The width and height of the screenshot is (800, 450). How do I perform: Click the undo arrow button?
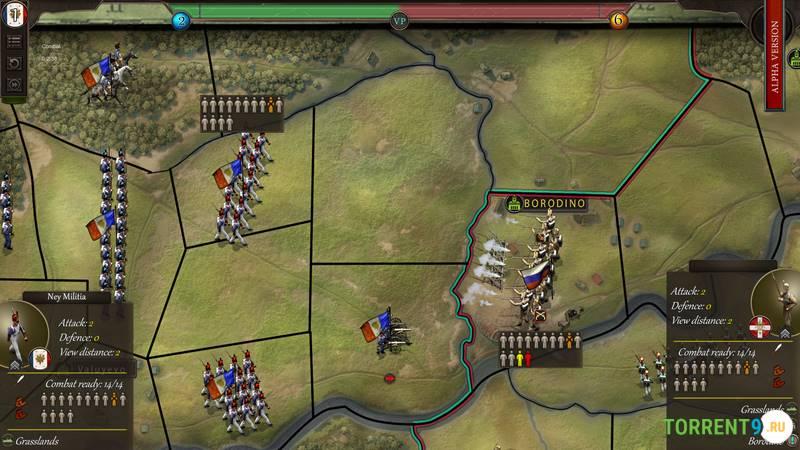pyautogui.click(x=15, y=63)
